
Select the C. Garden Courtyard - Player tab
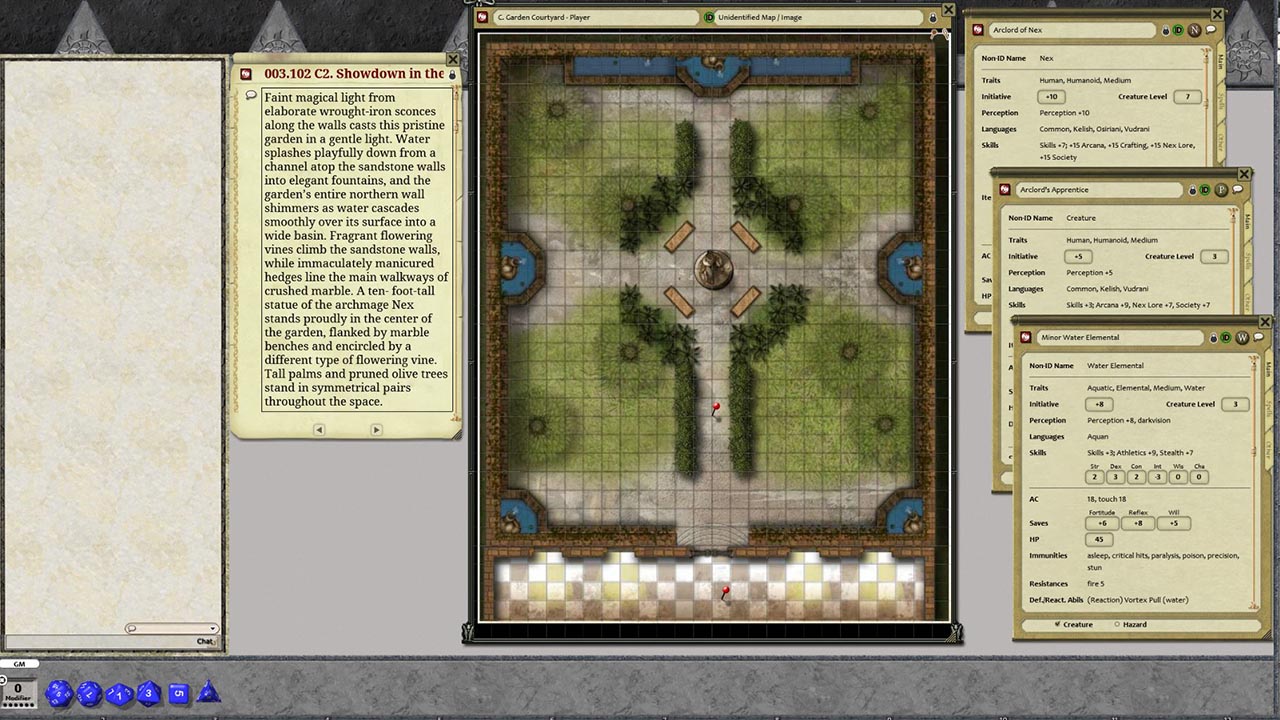[x=590, y=17]
